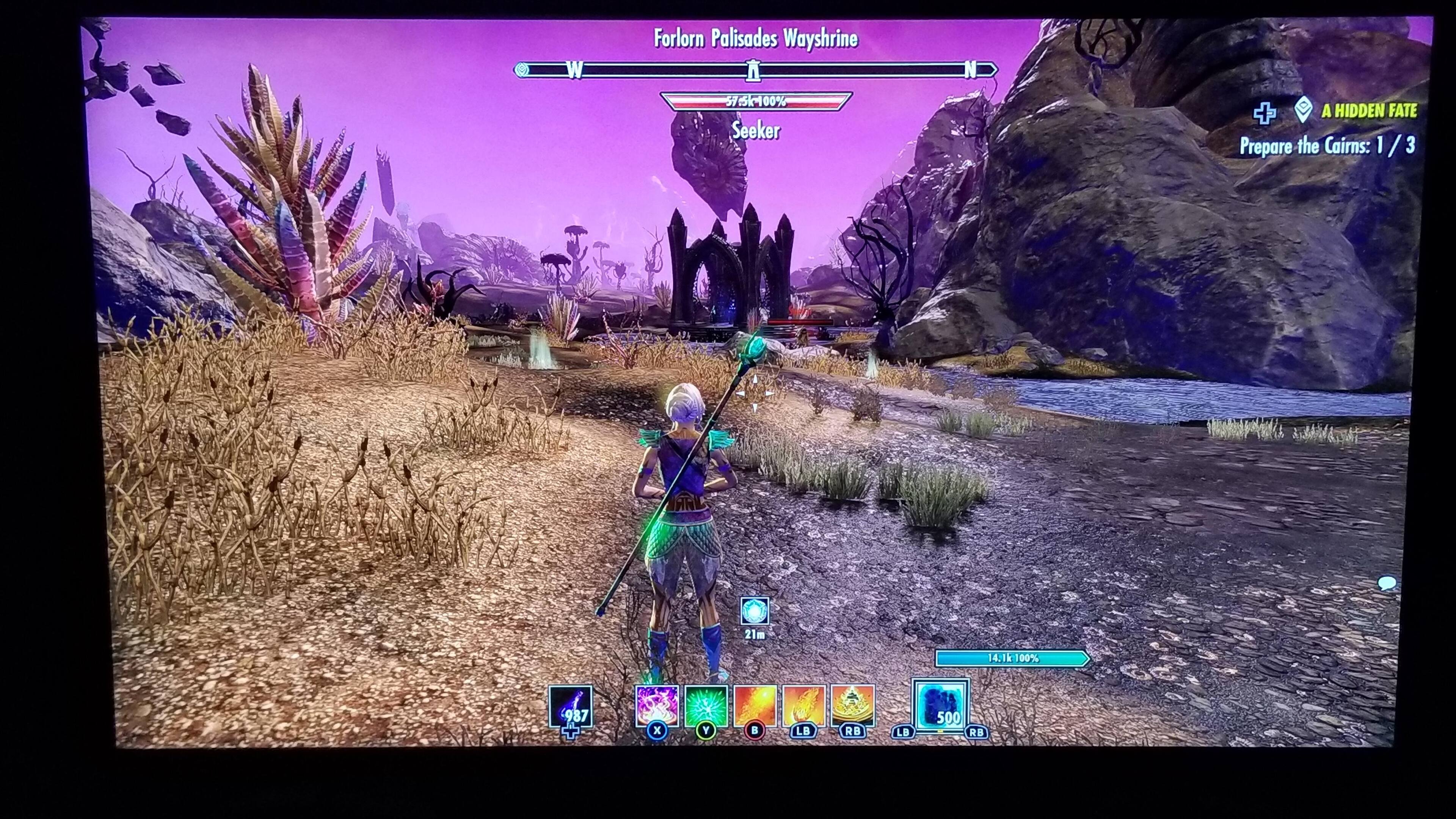Activate the purple flame ring ability
This screenshot has height=819, width=1456.
point(657,706)
